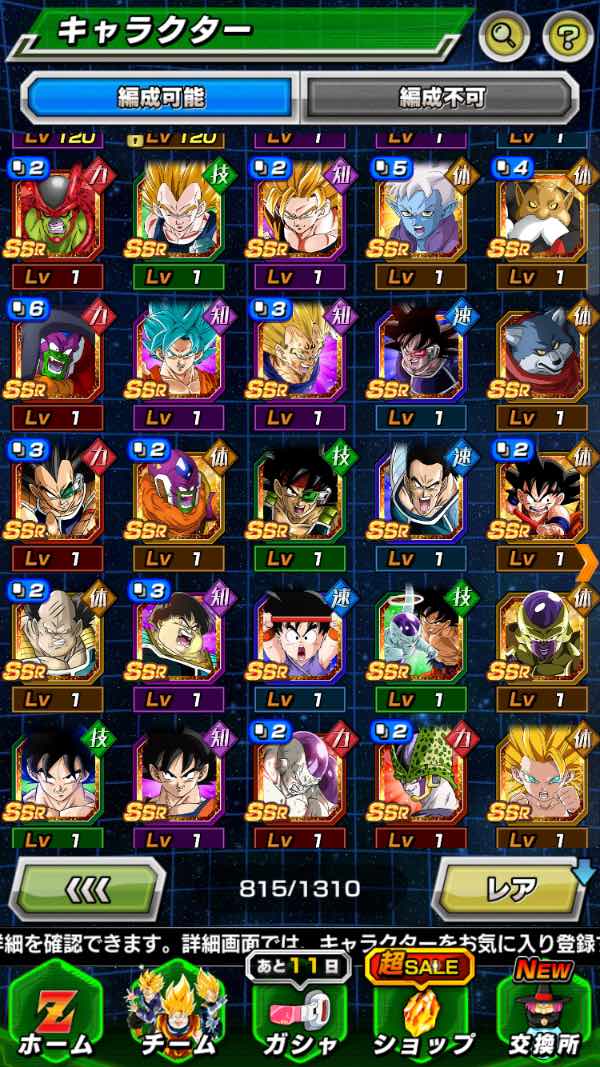Image resolution: width=600 pixels, height=1067 pixels.
Task: Select the Bardock card with green scouter
Action: click(x=298, y=495)
